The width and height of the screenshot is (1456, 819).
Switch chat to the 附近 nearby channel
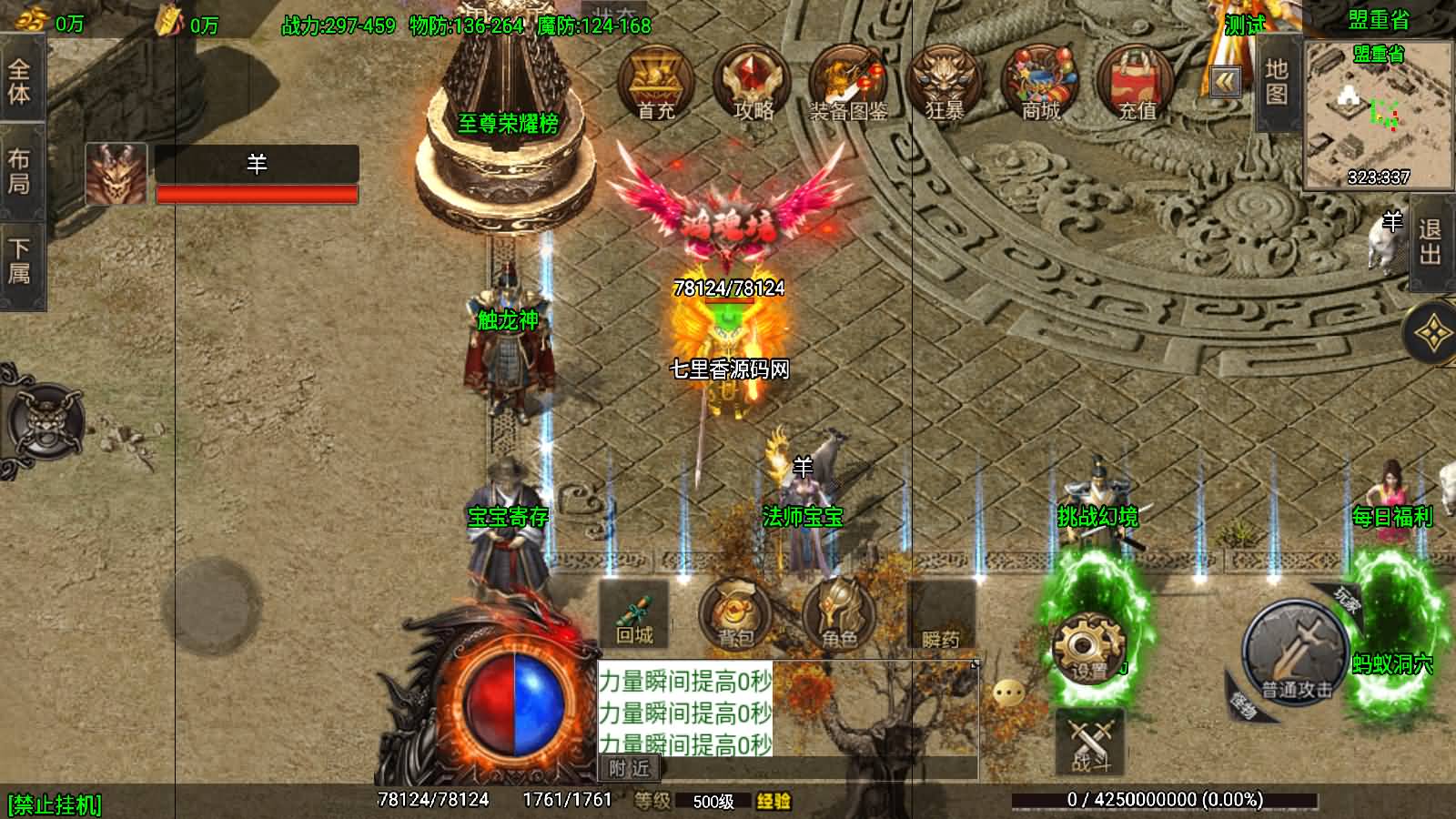point(630,769)
